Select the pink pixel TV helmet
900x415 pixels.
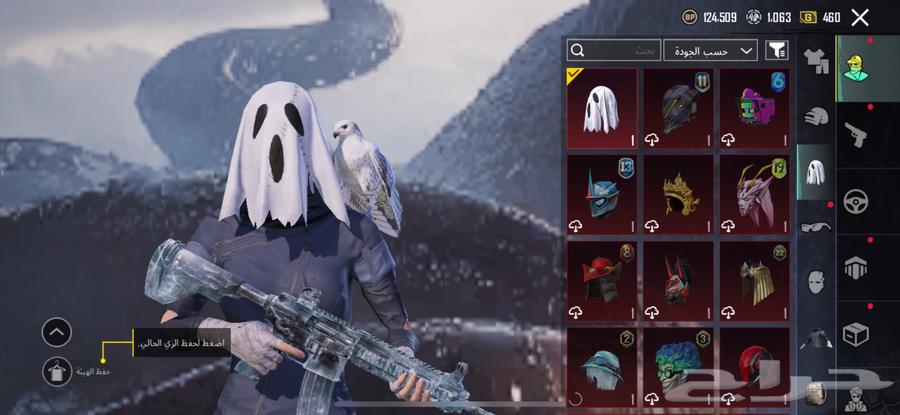[x=755, y=108]
